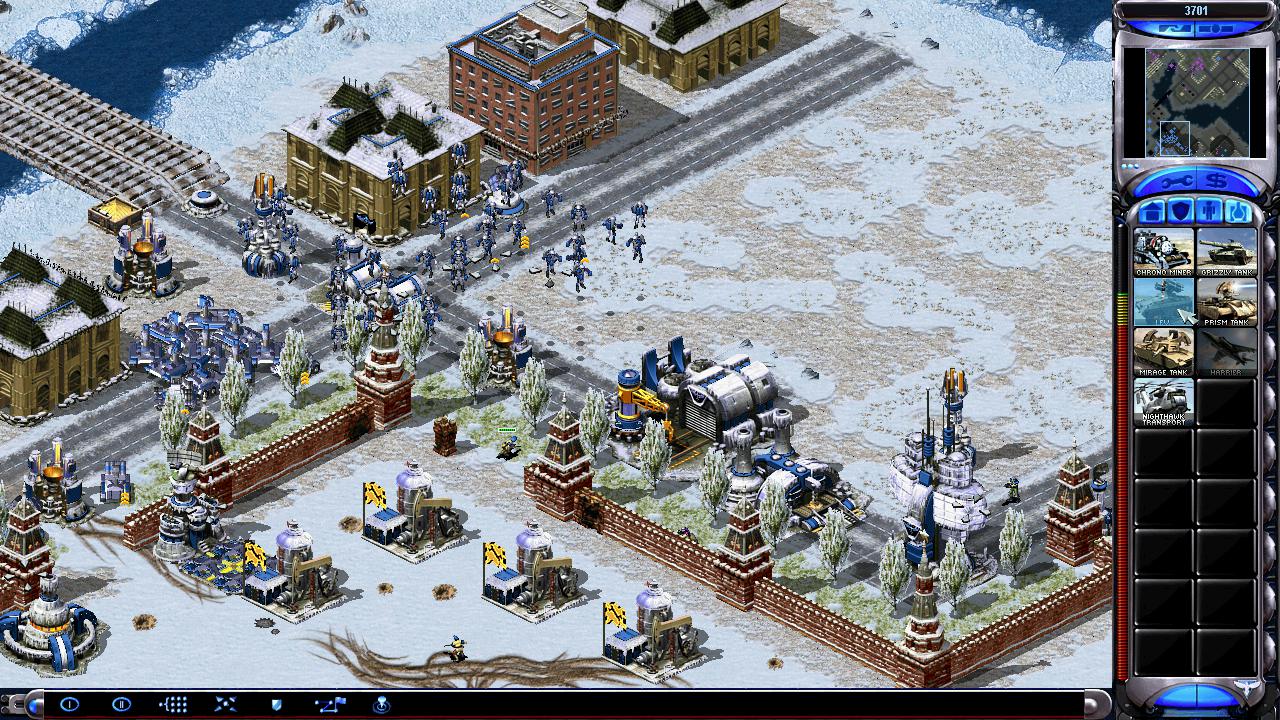
Task: Produce a Mirage Tank
Action: [x=1163, y=352]
